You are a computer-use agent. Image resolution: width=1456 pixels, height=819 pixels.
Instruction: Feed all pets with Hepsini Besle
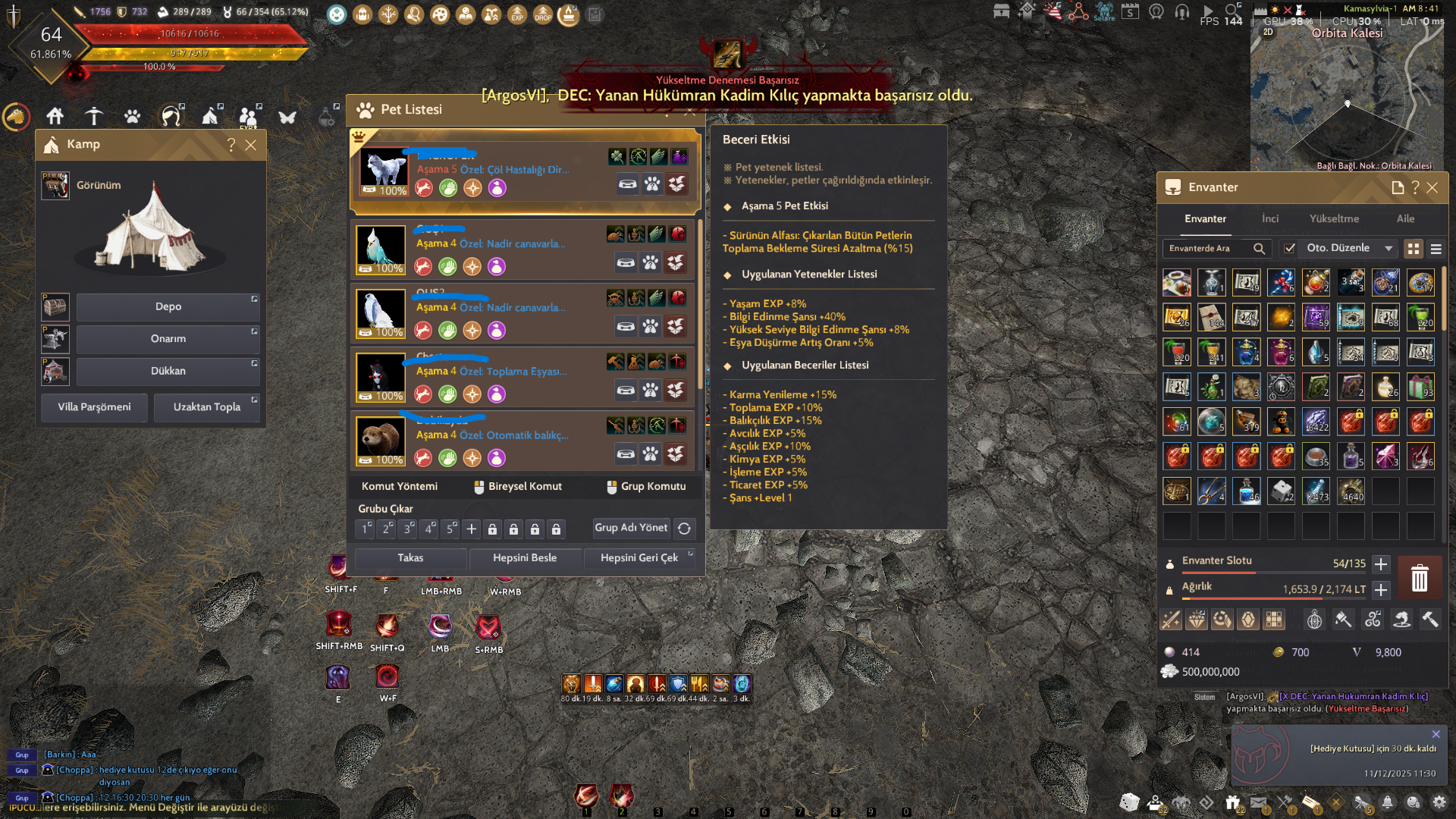point(525,558)
